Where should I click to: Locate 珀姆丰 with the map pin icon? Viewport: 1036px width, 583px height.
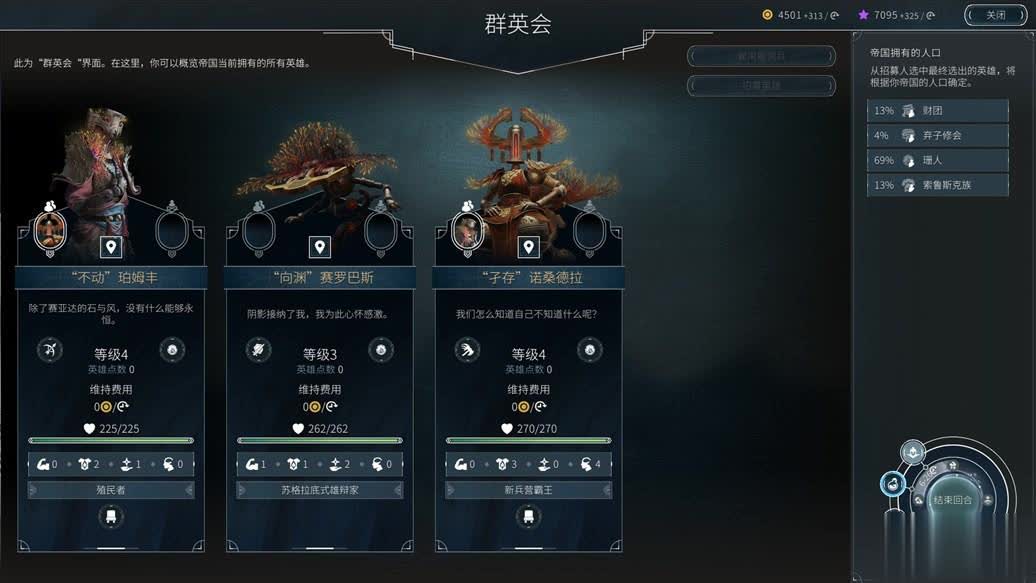tap(111, 247)
